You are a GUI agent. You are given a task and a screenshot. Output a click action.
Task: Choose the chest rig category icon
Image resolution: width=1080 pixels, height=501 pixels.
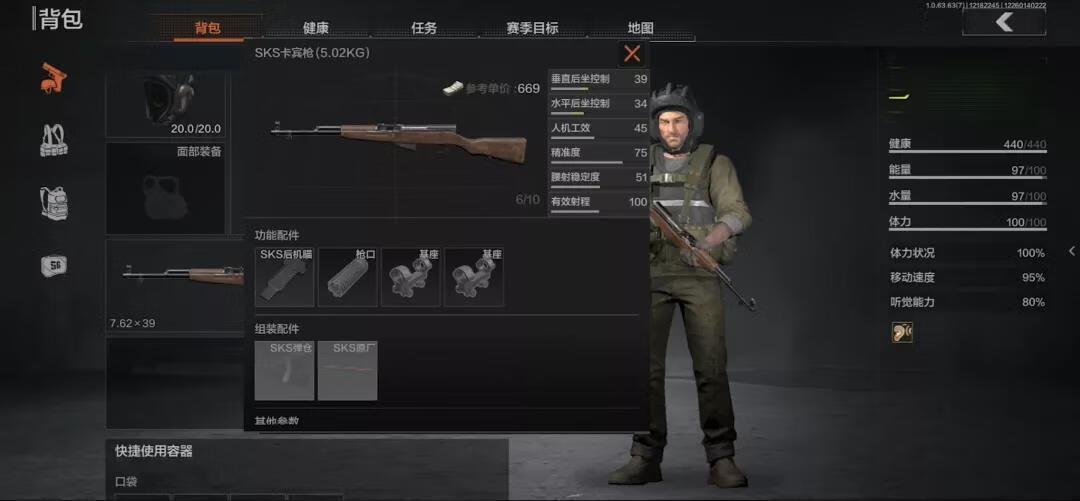(x=54, y=141)
